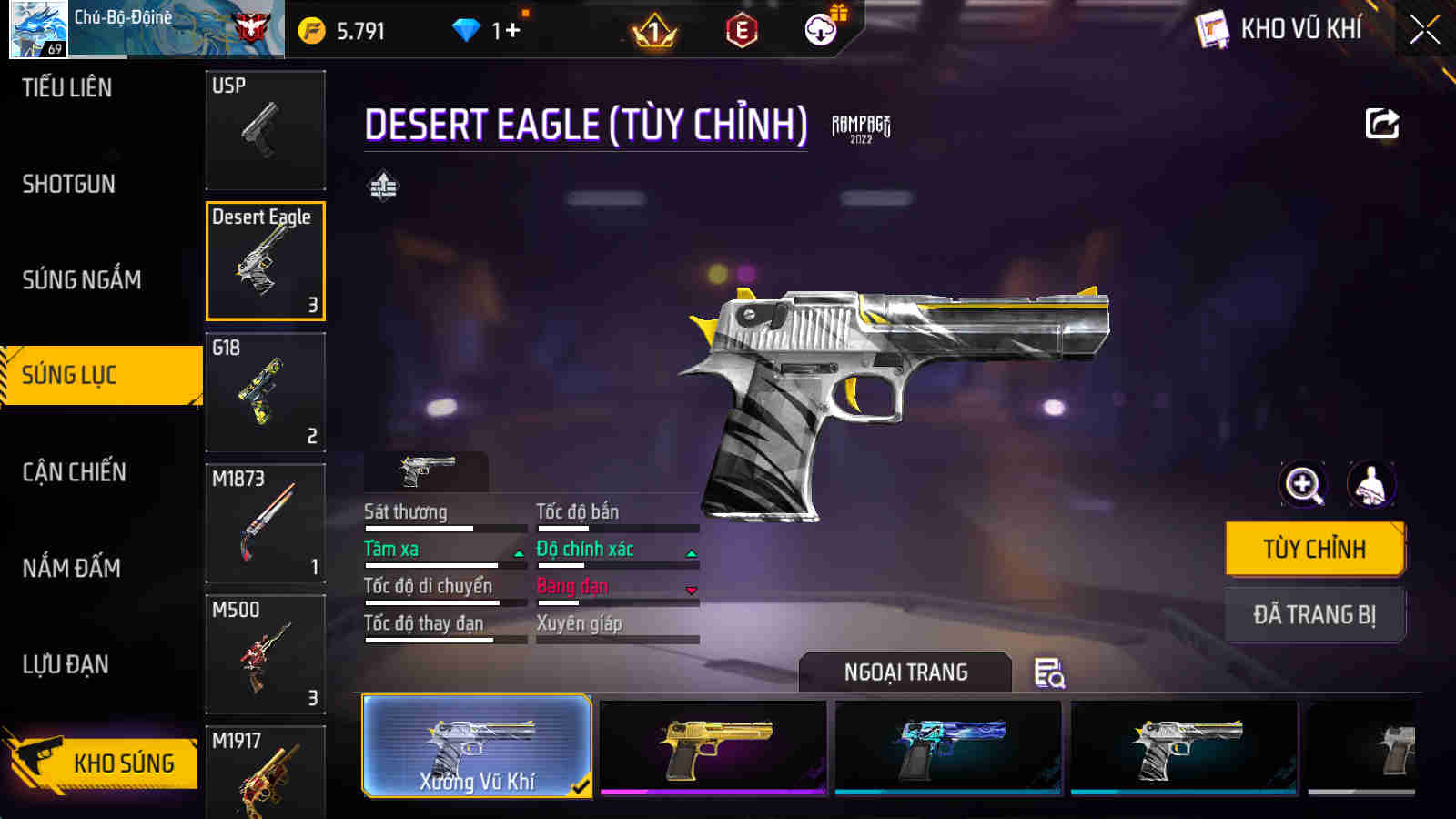The width and height of the screenshot is (1456, 819).
Task: Open character preview icon beside the magnifier
Action: click(1372, 485)
